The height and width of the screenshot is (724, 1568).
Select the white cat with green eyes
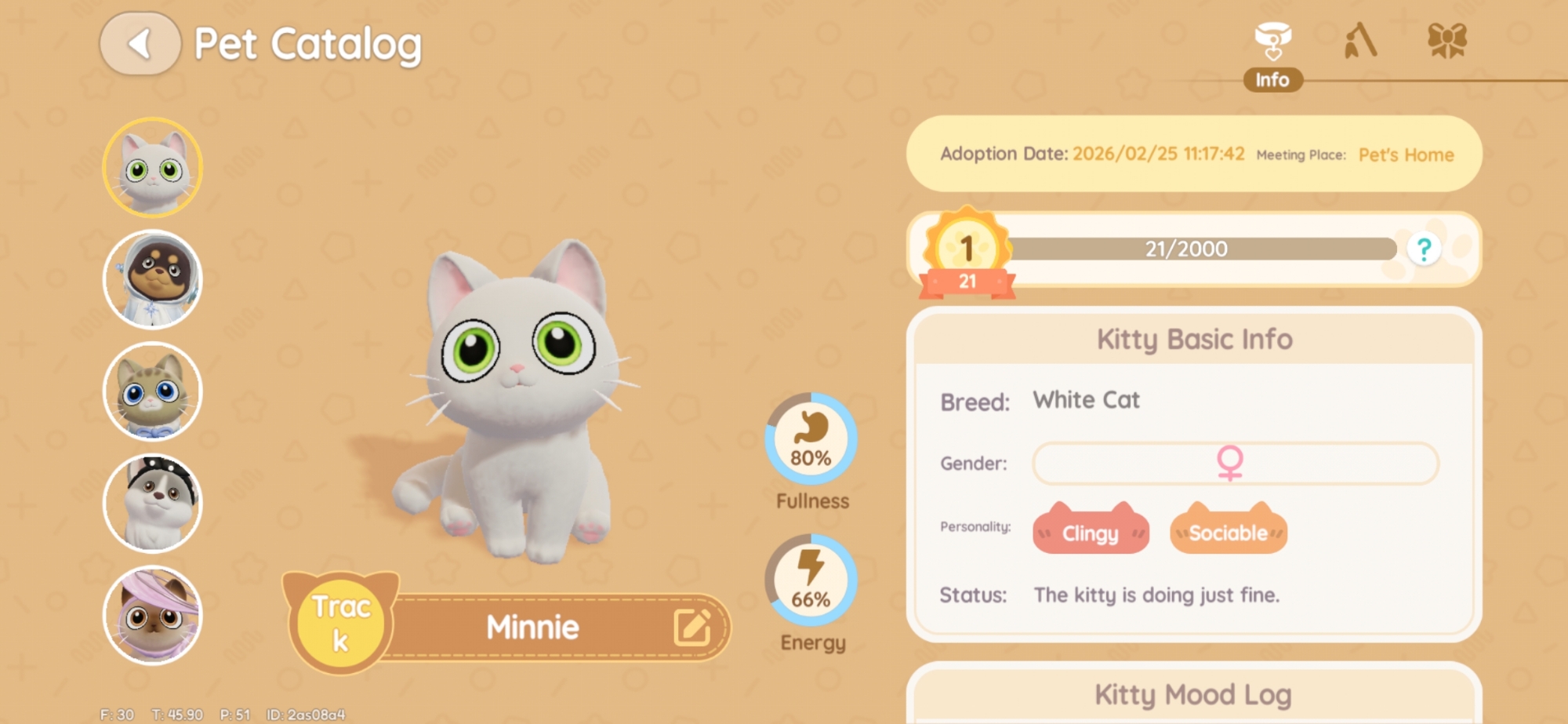pyautogui.click(x=153, y=167)
